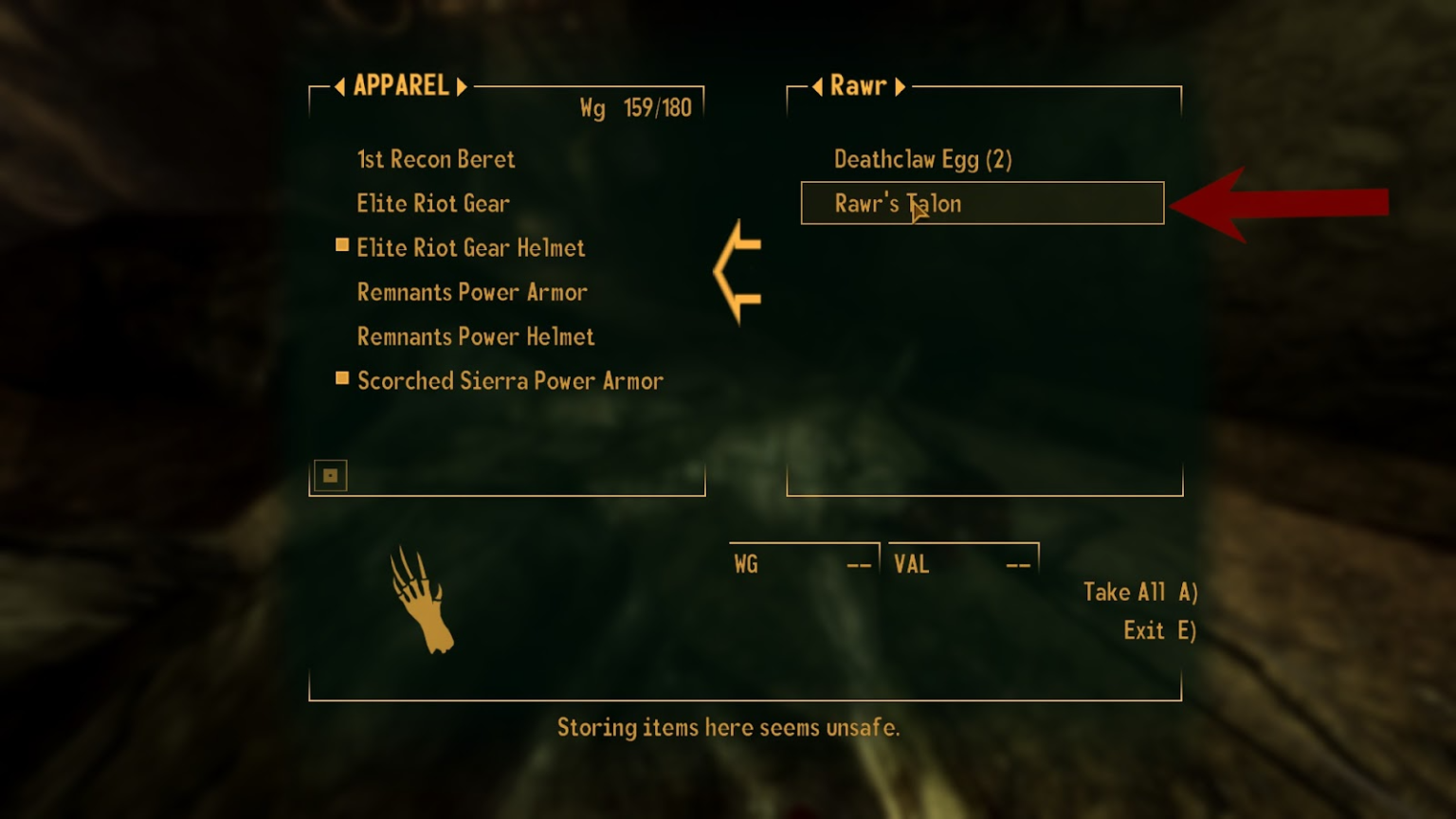
Task: Click the transfer arrow between inventories
Action: tap(737, 275)
